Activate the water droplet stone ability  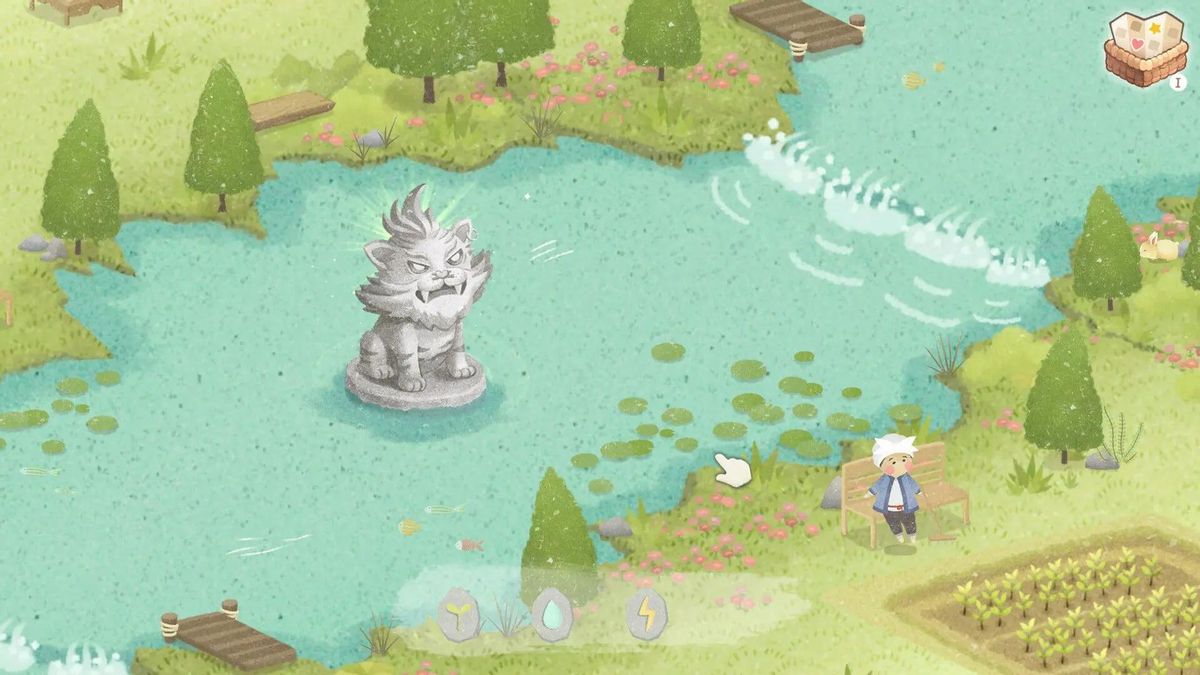(x=552, y=614)
